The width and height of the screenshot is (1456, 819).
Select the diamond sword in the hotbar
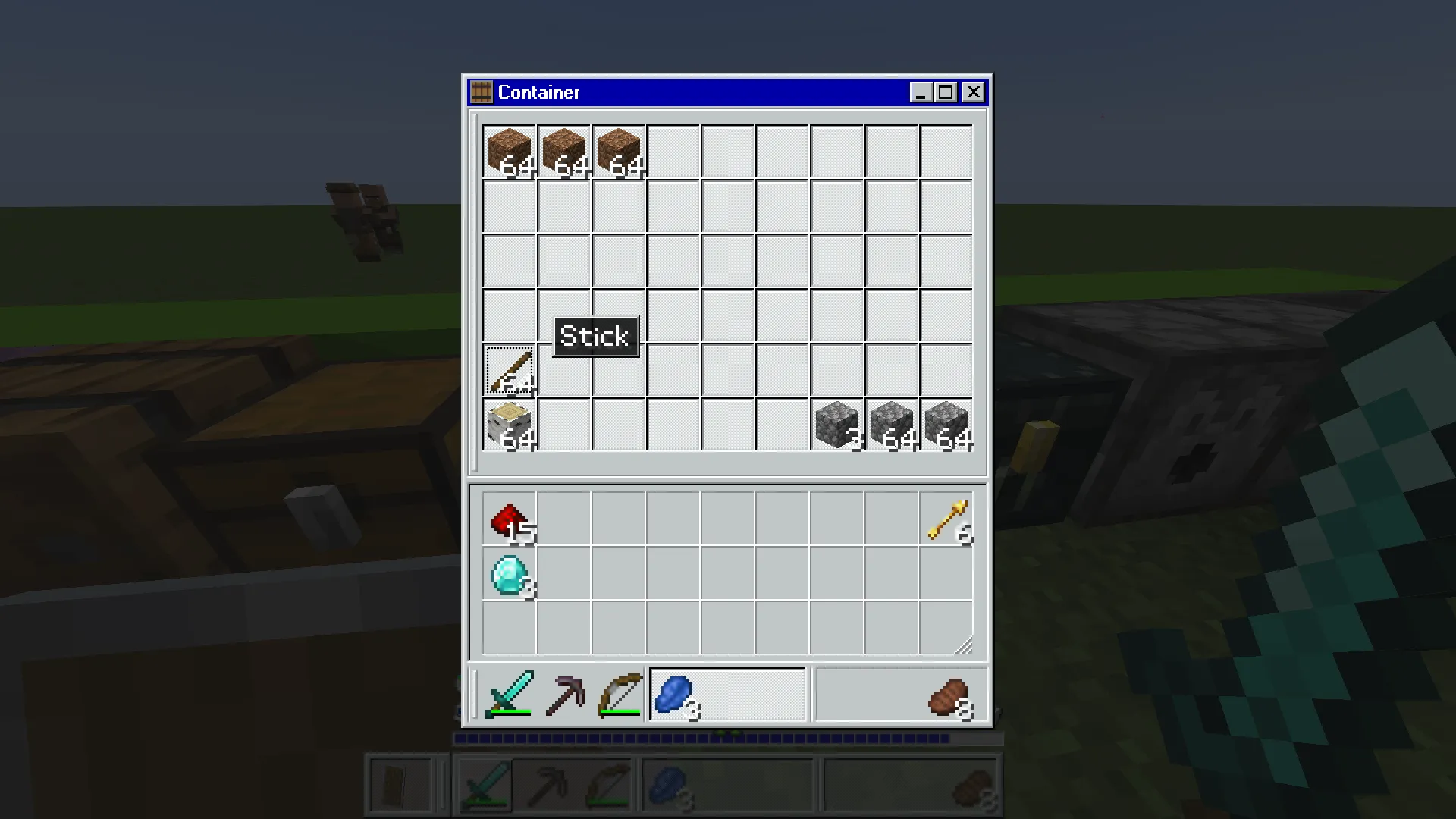(x=509, y=694)
